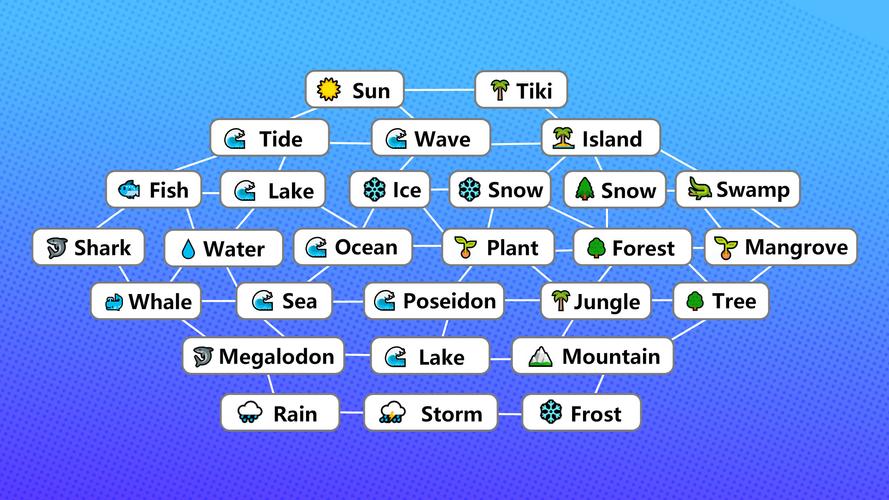Pick the Poseidon element tile

(434, 300)
